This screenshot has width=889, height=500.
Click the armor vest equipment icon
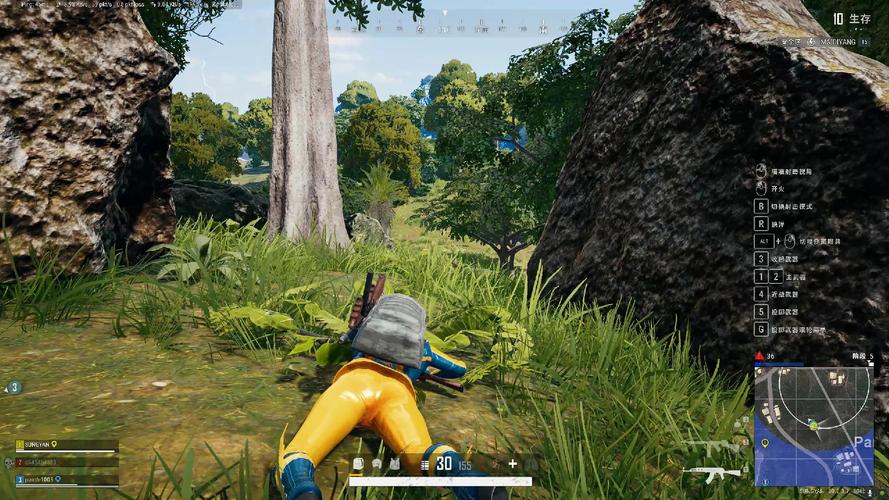coord(394,463)
